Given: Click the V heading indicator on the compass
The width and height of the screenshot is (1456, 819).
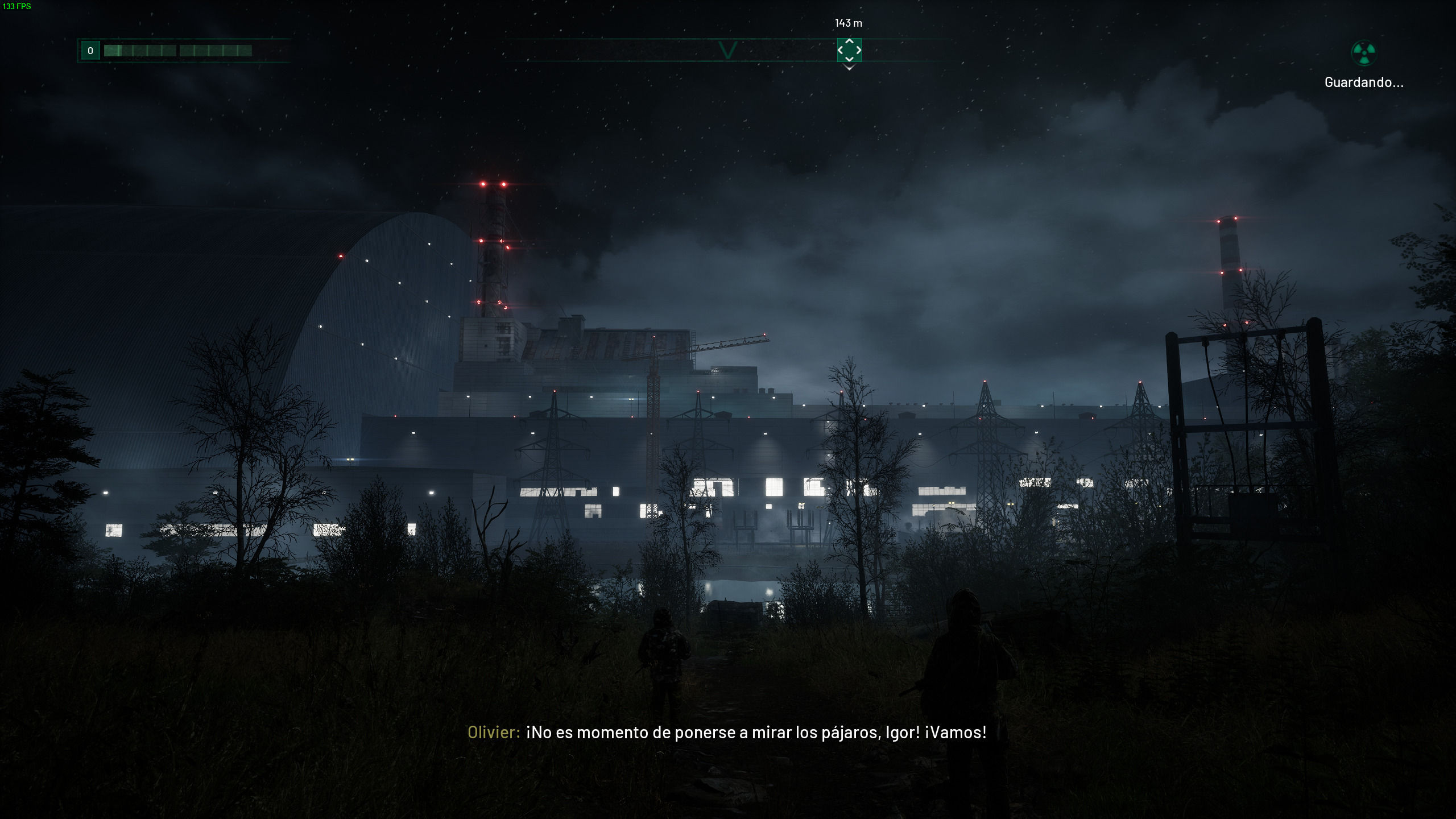Looking at the screenshot, I should click(x=727, y=50).
